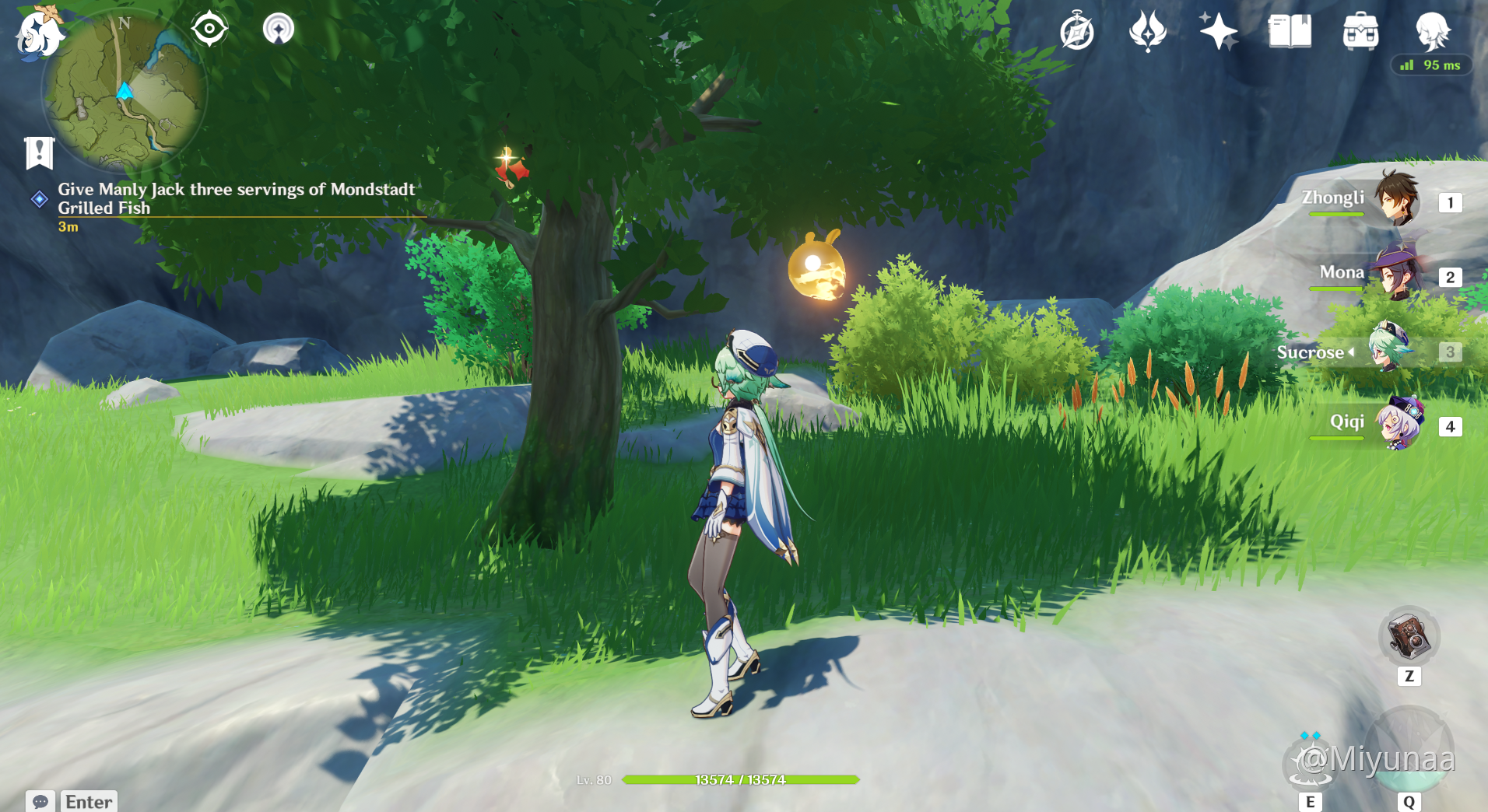Image resolution: width=1488 pixels, height=812 pixels.
Task: Open the quest log exclamation banner
Action: pos(39,152)
